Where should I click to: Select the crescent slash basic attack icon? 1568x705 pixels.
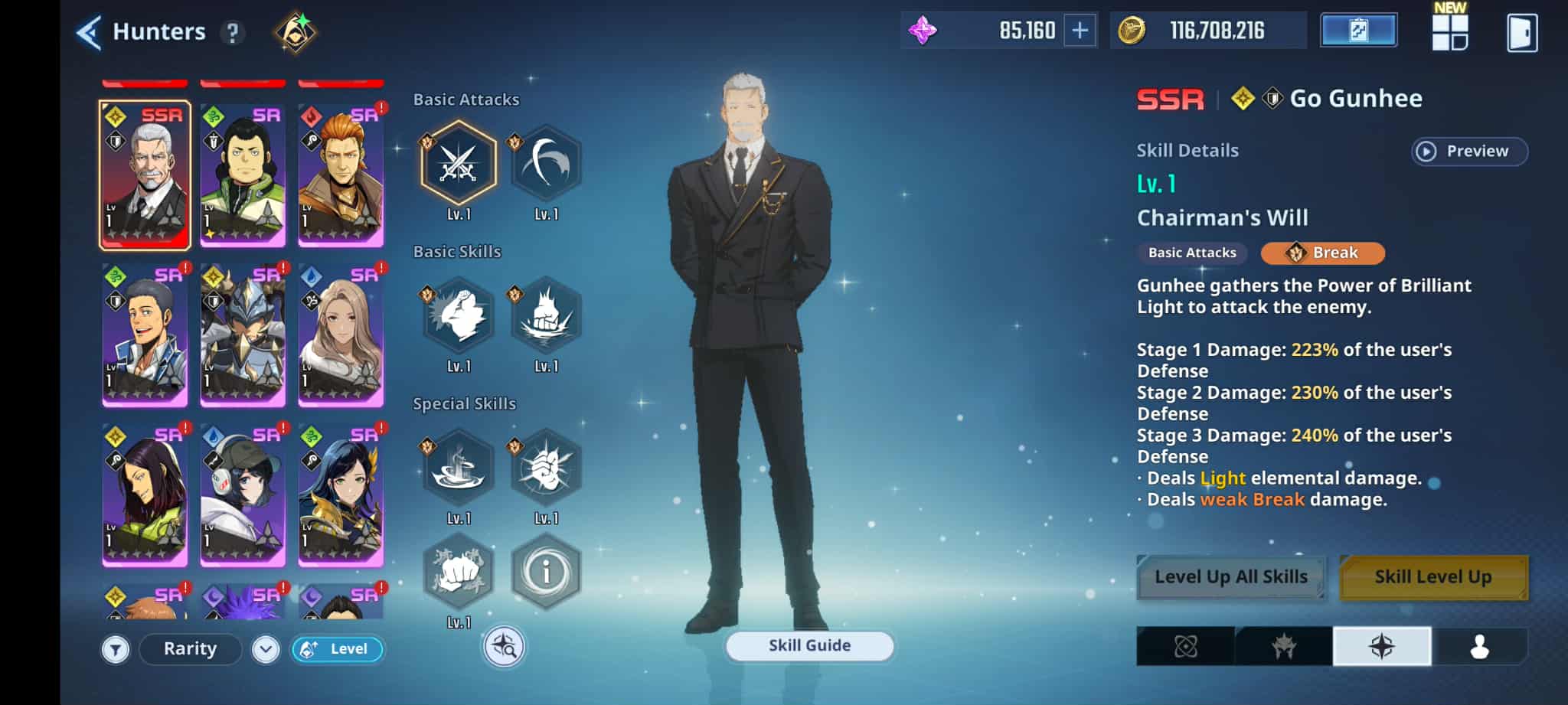click(546, 164)
